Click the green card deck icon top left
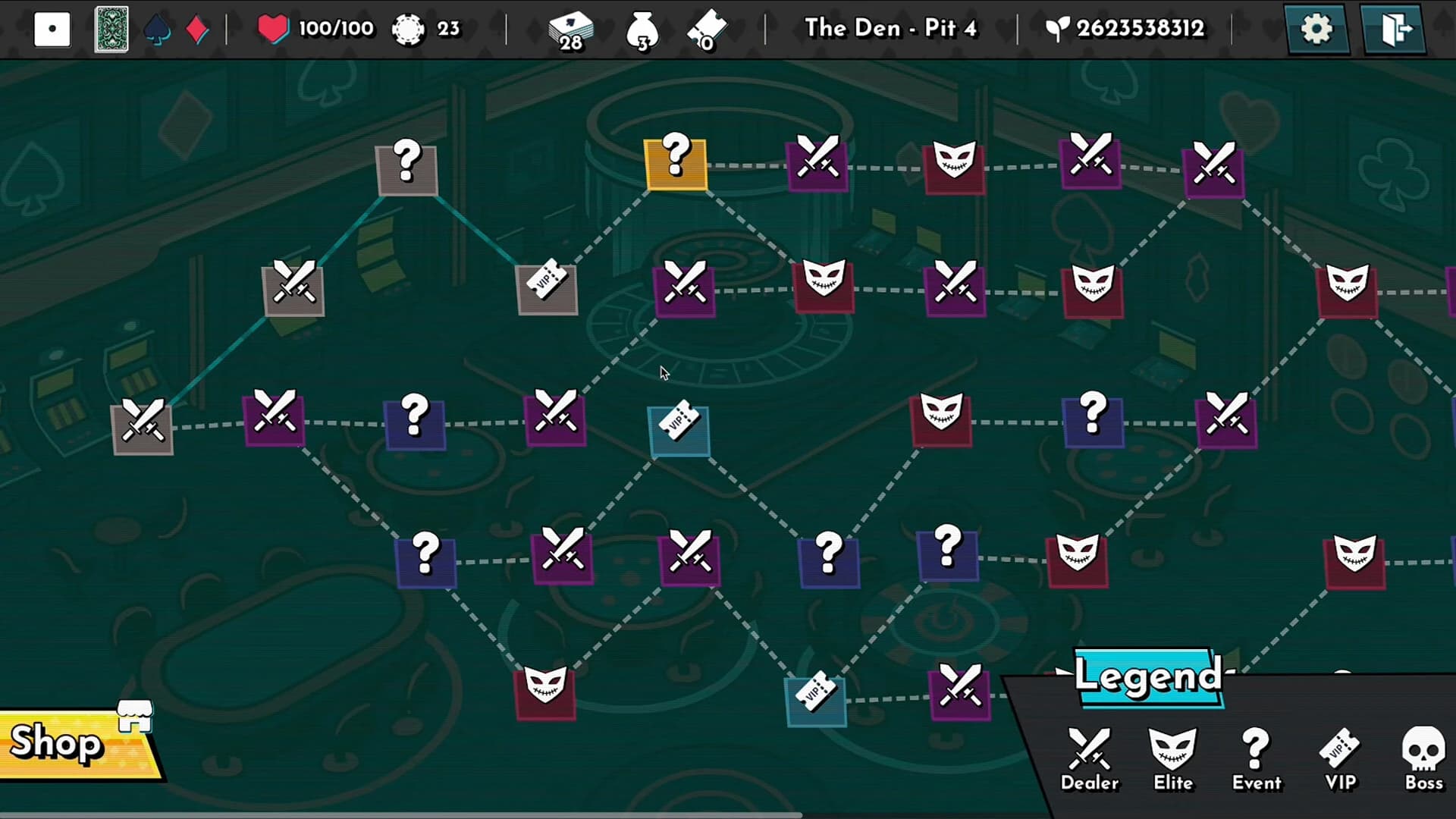 (111, 28)
